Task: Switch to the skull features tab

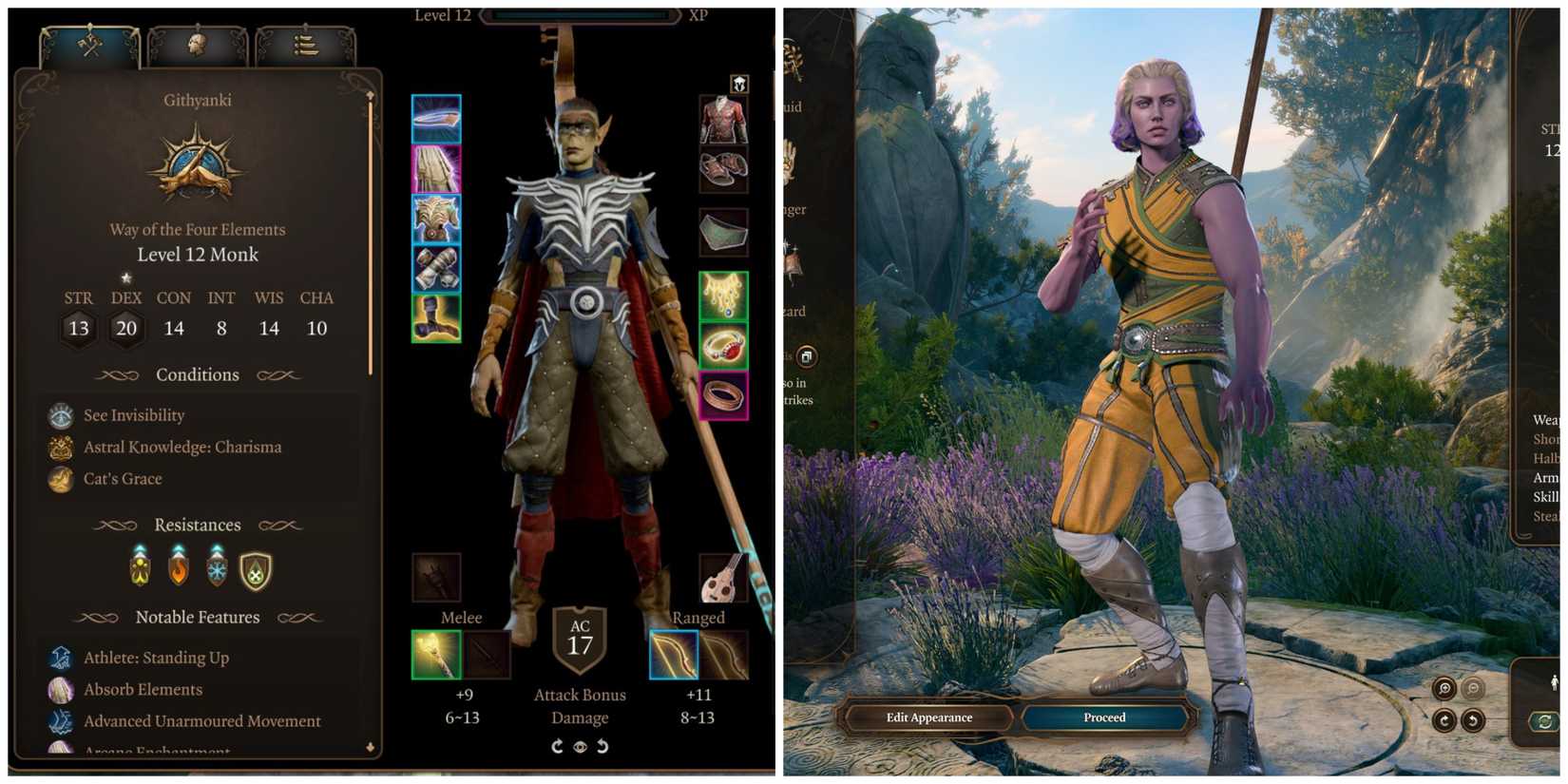Action: pyautogui.click(x=198, y=46)
